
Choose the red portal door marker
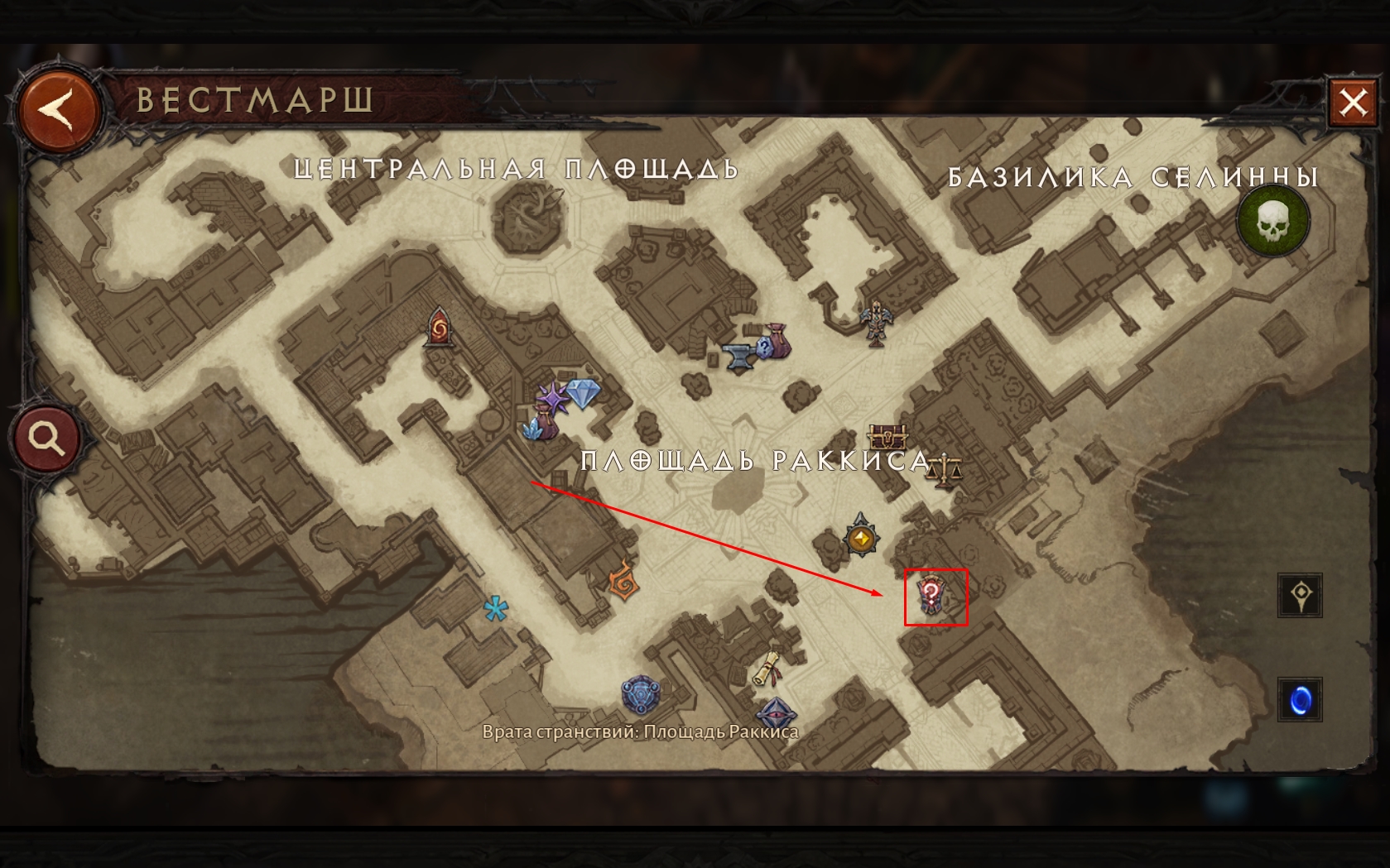439,328
